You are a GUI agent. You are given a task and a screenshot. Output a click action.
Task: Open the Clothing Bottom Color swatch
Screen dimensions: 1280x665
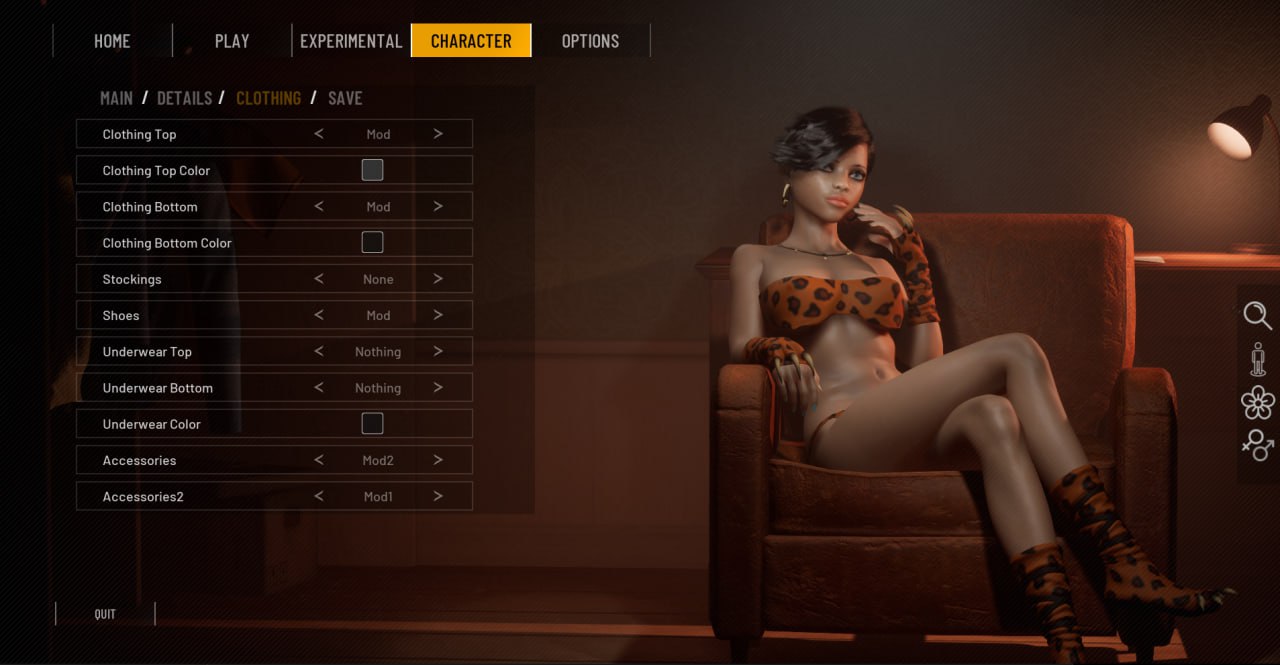[x=372, y=242]
